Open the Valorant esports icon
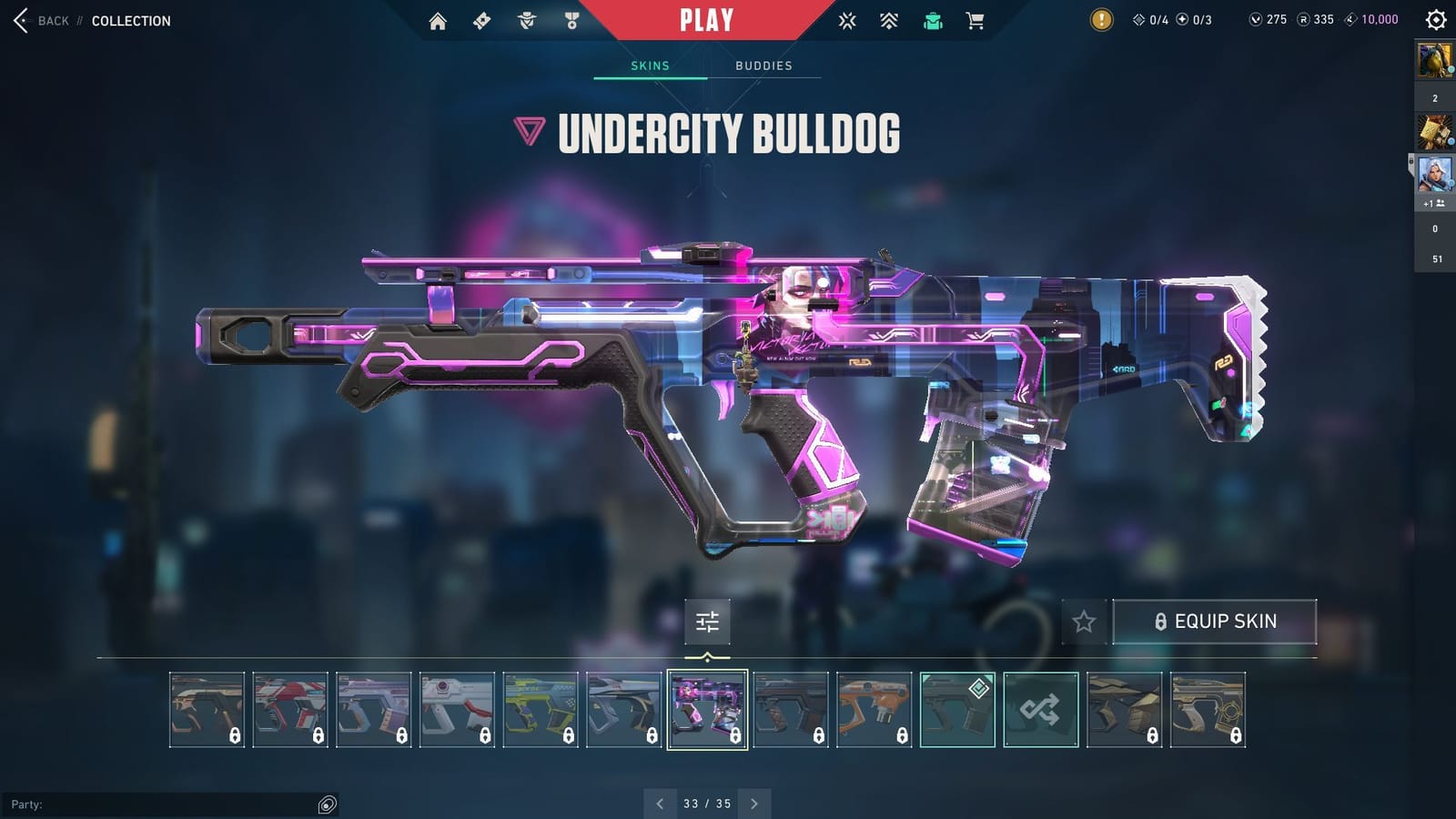 click(846, 20)
